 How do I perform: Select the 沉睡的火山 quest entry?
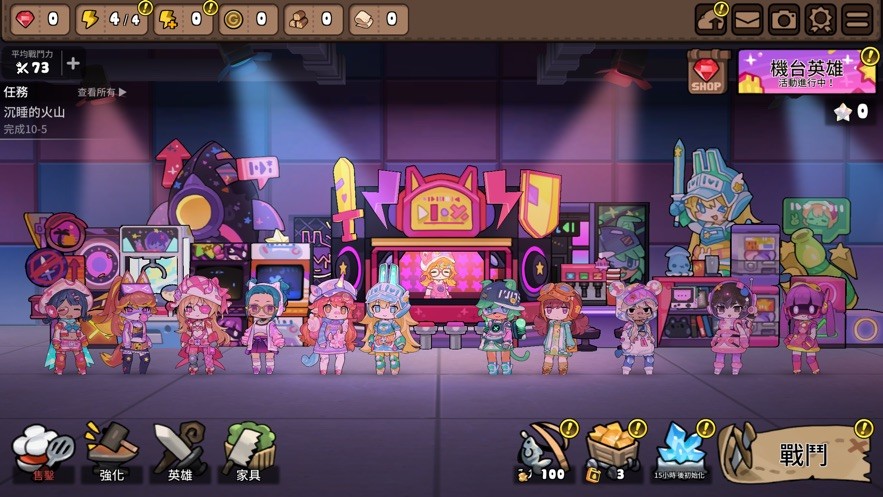pyautogui.click(x=34, y=113)
